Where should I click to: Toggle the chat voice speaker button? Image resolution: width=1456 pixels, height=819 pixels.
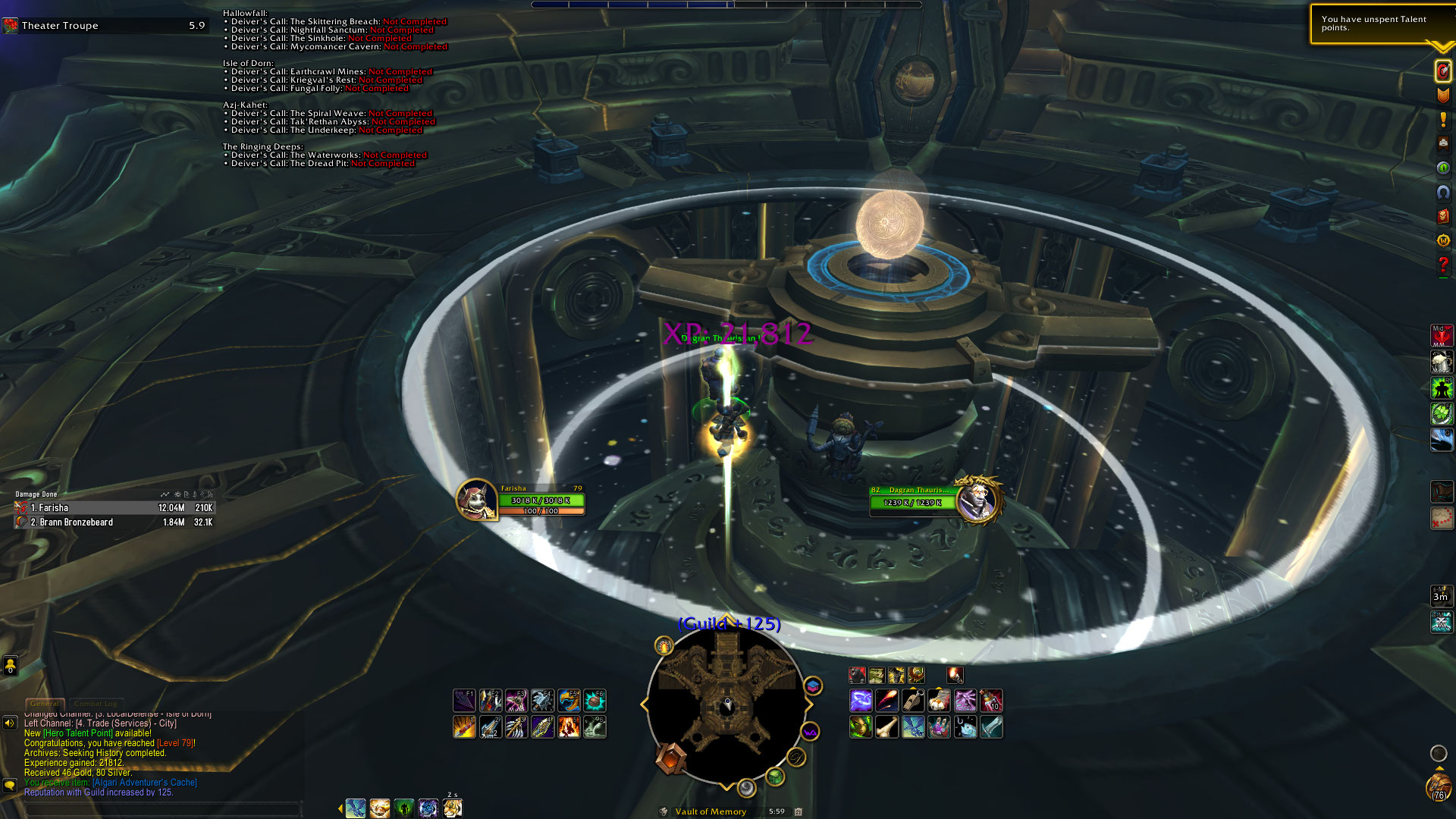coord(10,723)
